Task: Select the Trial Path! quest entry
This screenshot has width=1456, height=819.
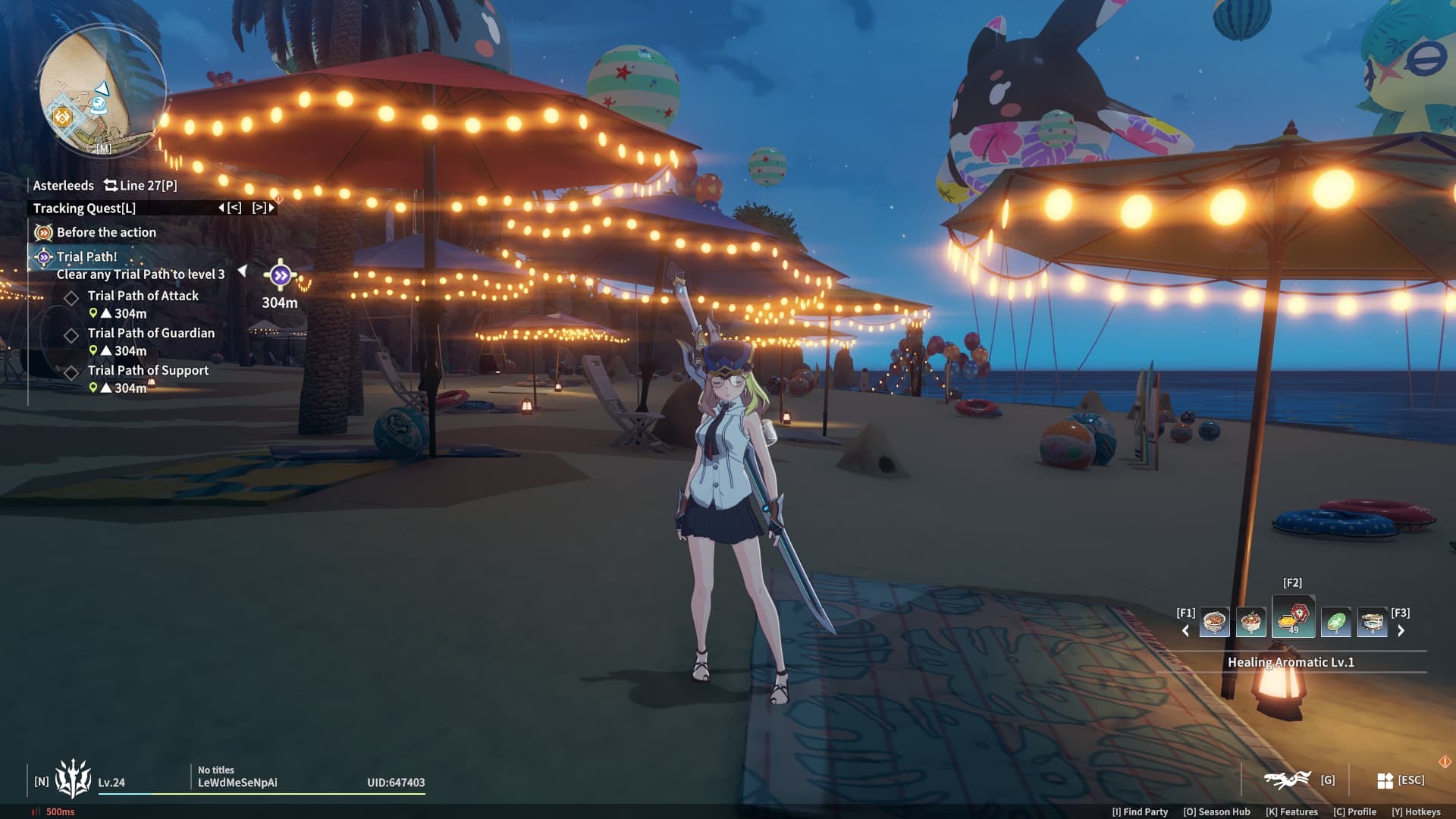Action: click(x=86, y=257)
